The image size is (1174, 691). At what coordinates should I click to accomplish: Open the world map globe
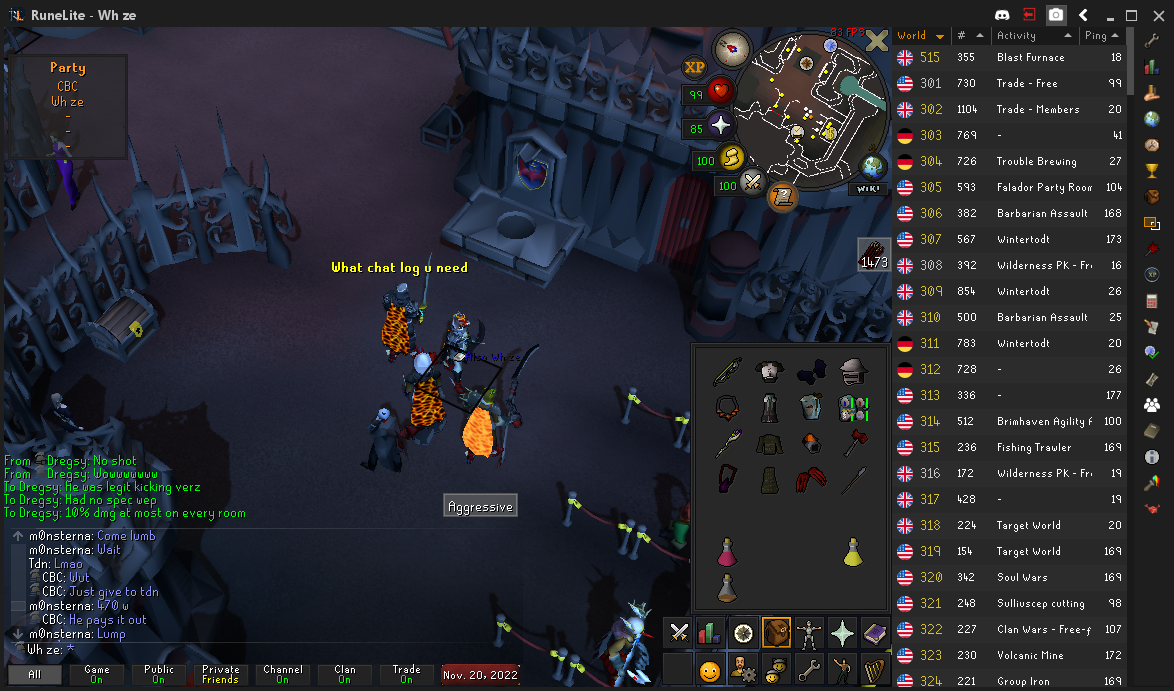coord(872,166)
